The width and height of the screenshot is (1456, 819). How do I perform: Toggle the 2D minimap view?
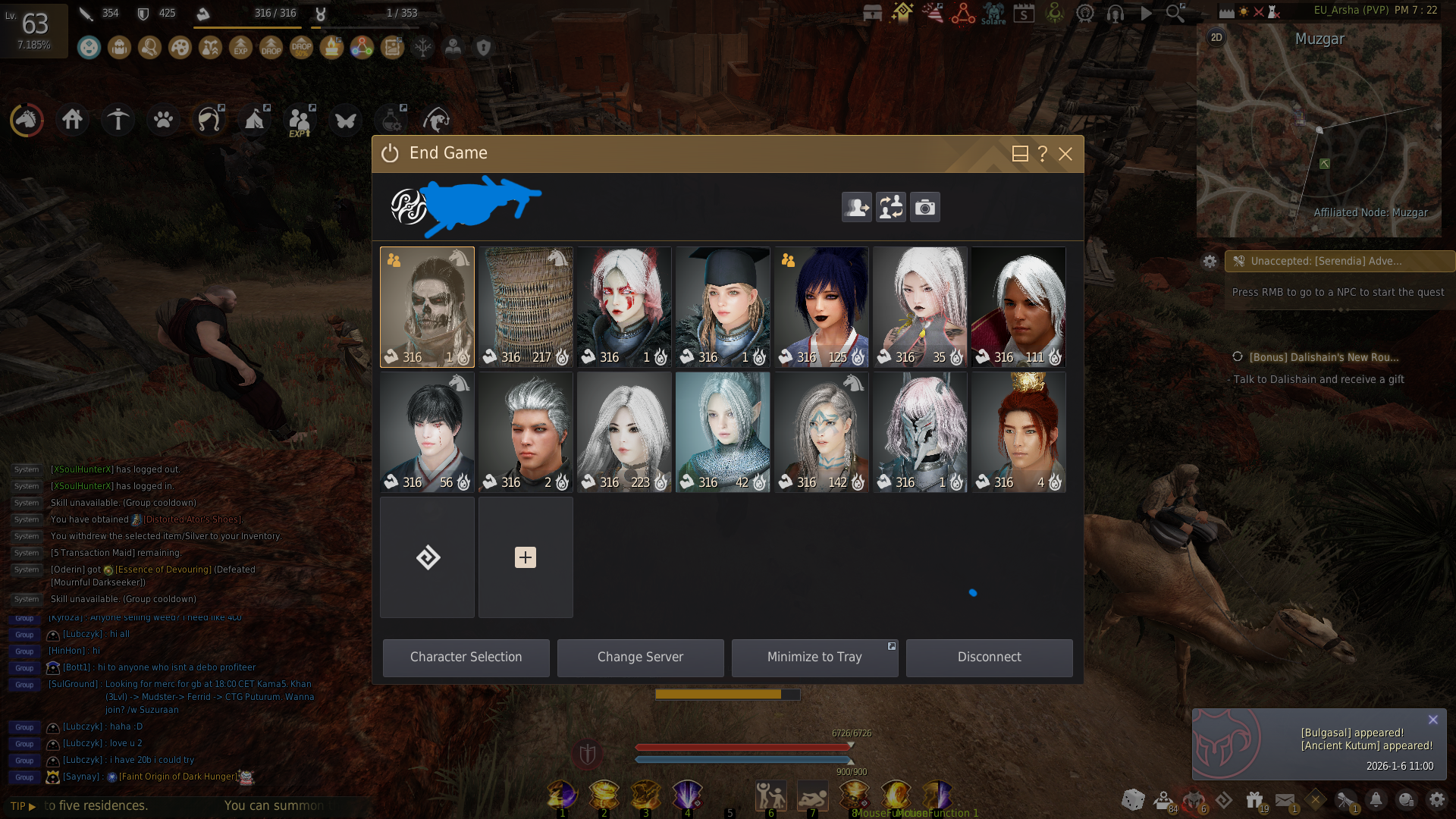pos(1218,37)
